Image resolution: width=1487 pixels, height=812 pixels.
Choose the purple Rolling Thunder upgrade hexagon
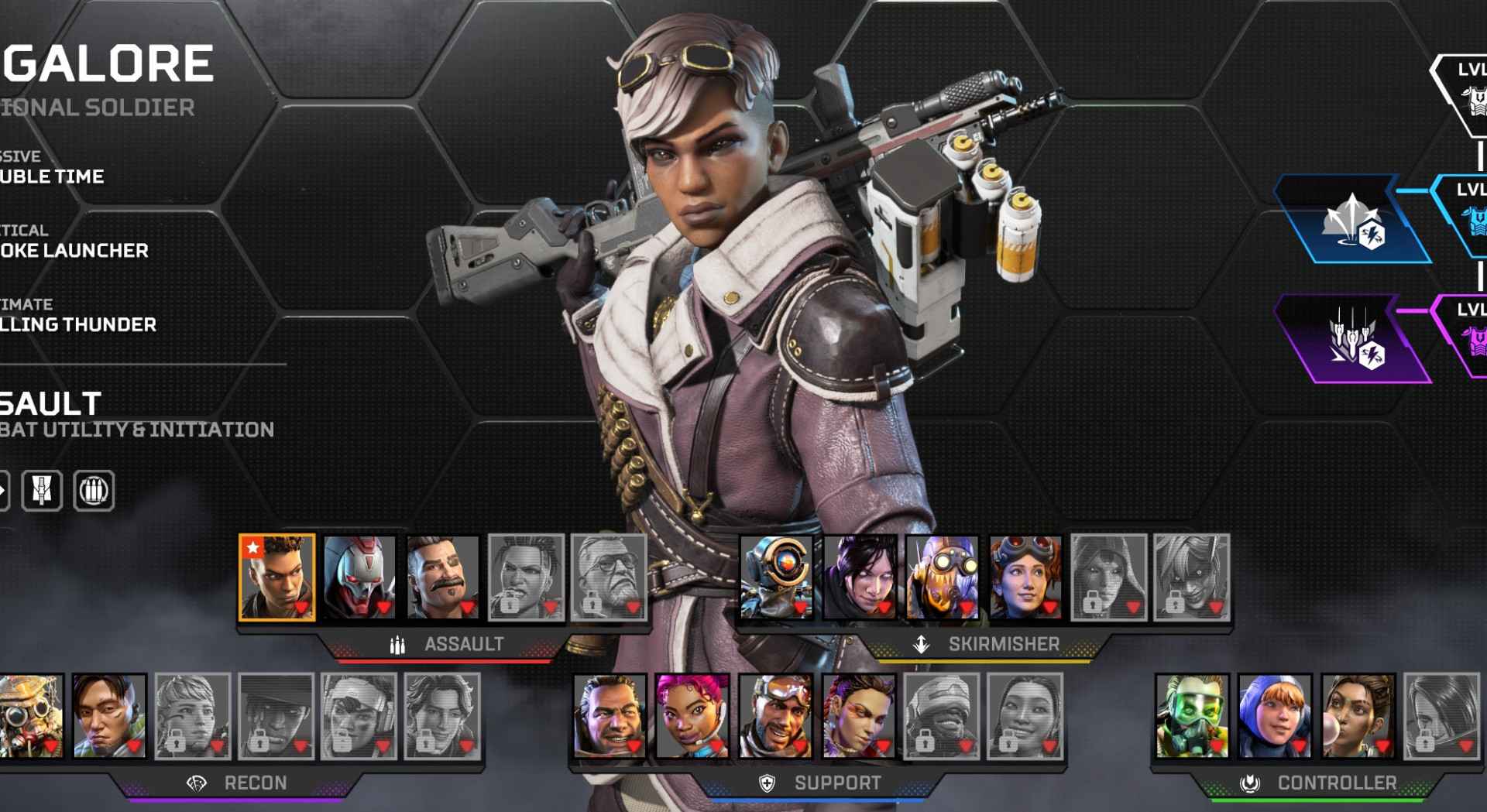coord(1353,339)
